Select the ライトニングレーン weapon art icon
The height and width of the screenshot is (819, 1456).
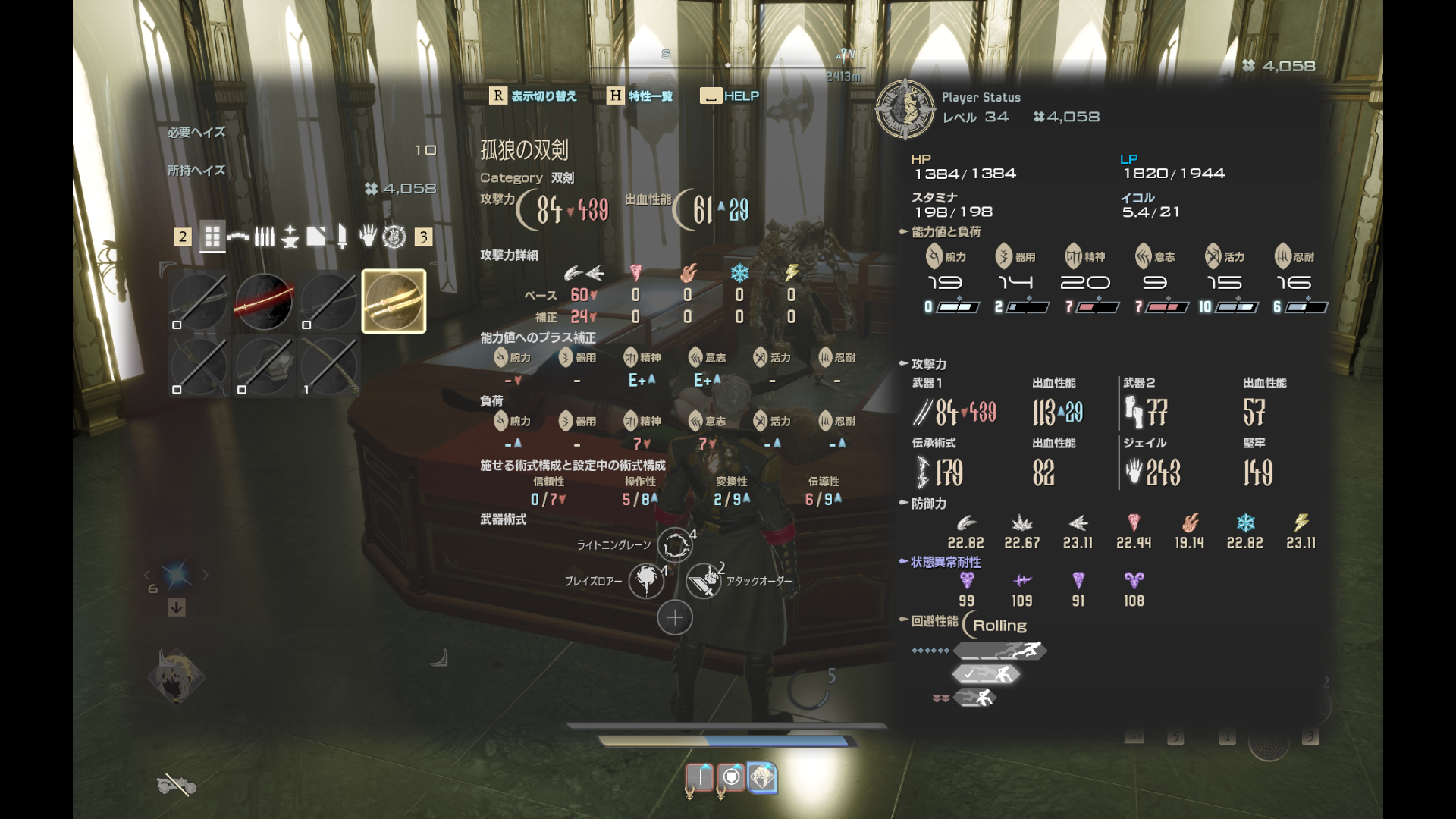click(x=674, y=544)
